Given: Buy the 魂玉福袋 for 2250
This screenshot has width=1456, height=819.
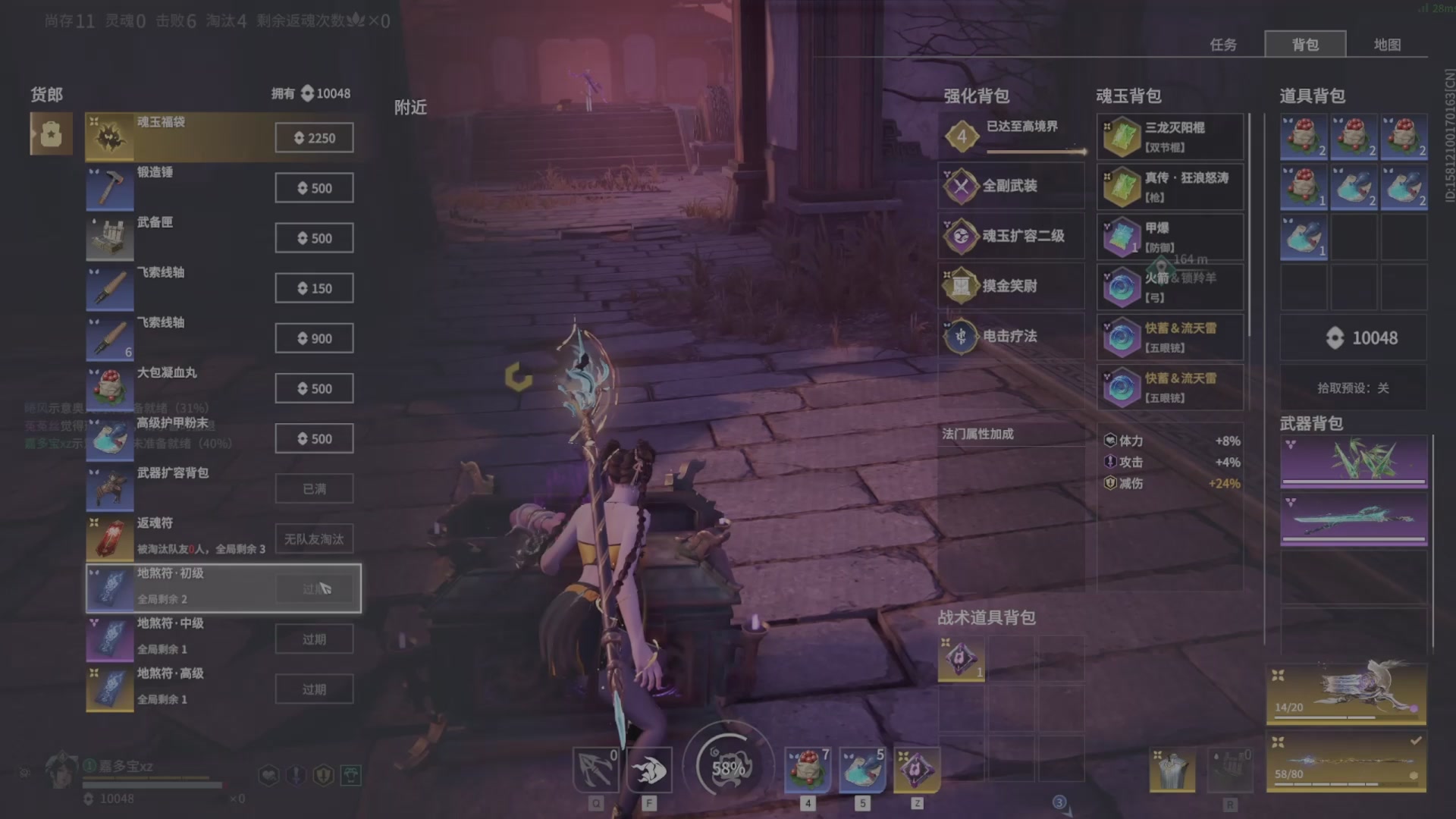Looking at the screenshot, I should coord(314,138).
